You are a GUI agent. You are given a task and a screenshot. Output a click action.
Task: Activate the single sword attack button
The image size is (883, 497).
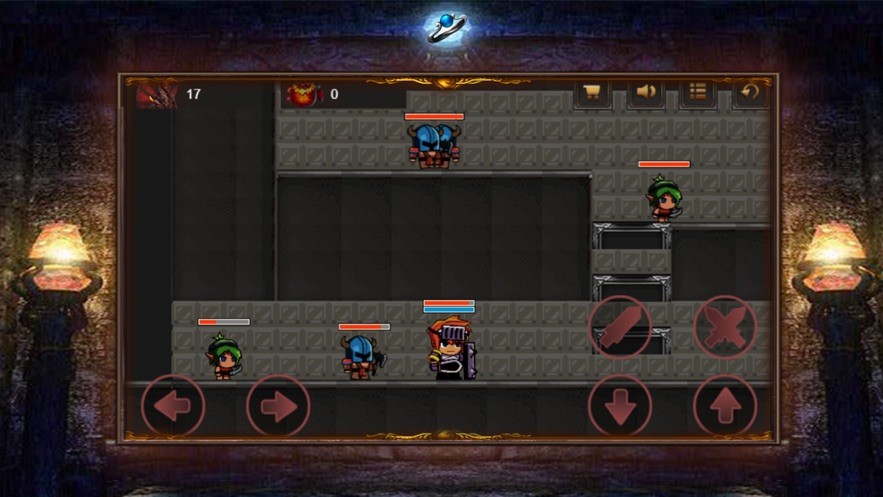click(620, 326)
